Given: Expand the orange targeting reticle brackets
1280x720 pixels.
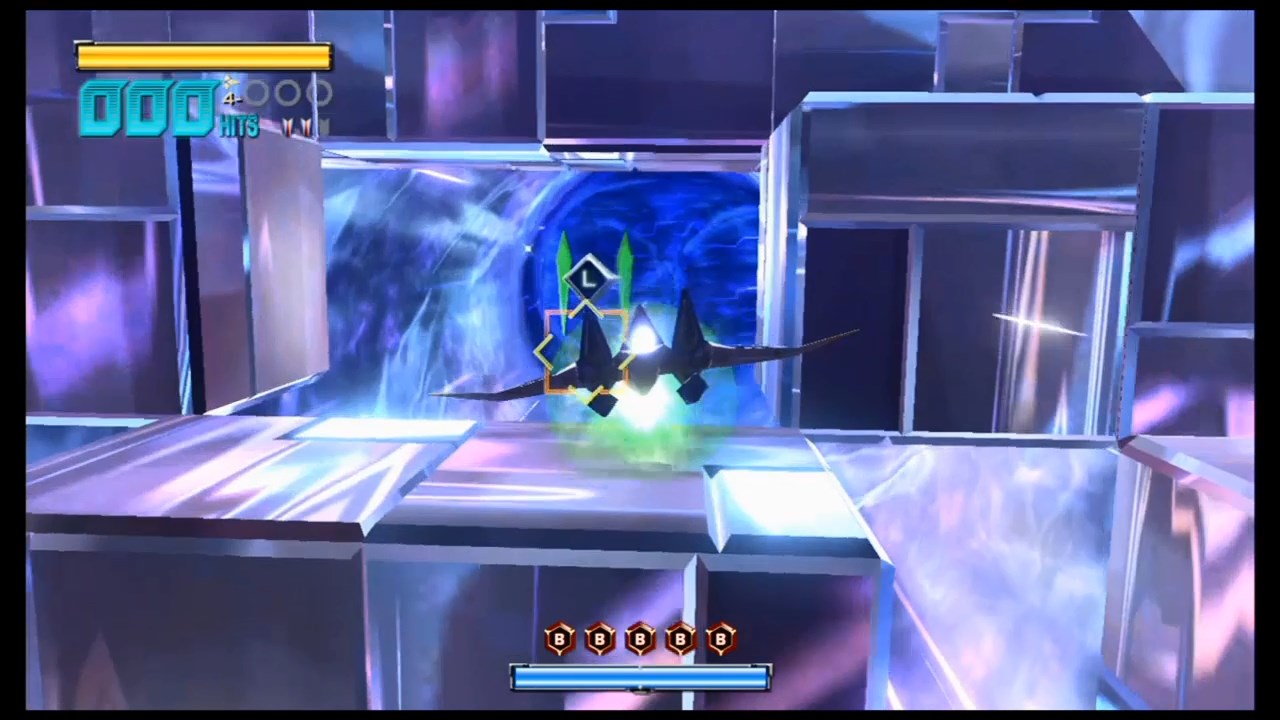Looking at the screenshot, I should click(587, 352).
